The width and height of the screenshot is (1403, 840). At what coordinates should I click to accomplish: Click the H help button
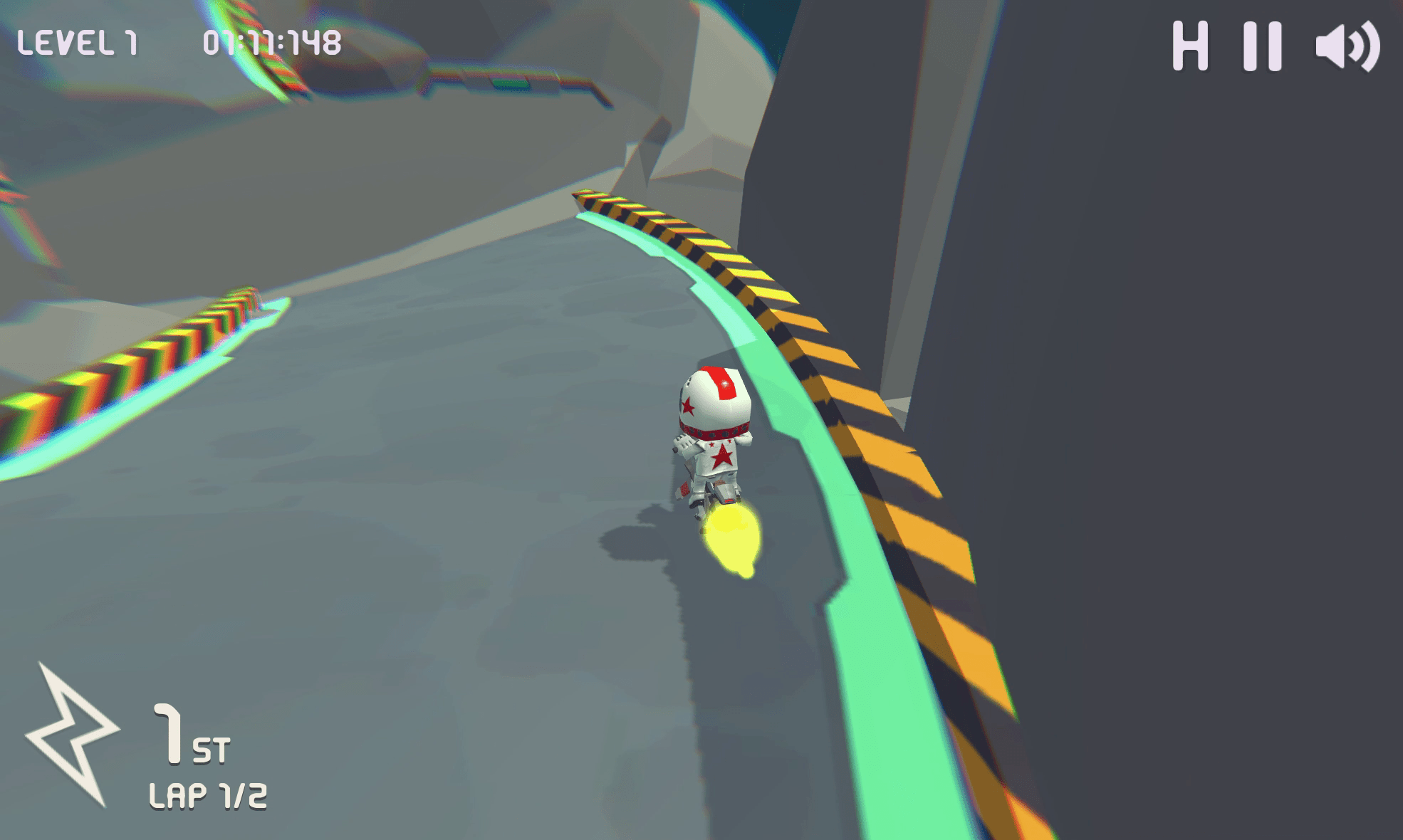click(x=1190, y=46)
